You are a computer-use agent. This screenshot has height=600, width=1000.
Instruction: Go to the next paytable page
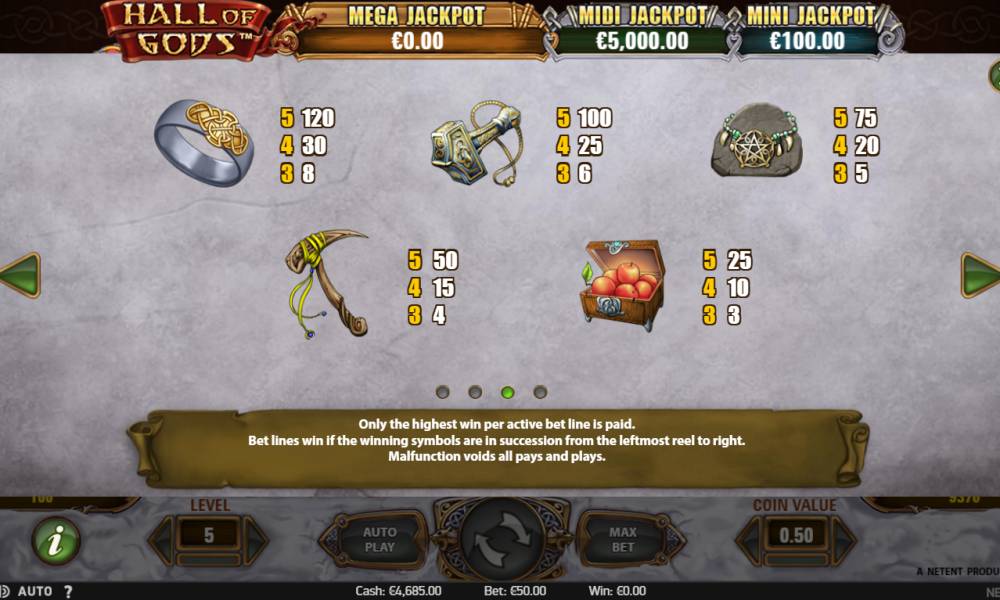[981, 275]
